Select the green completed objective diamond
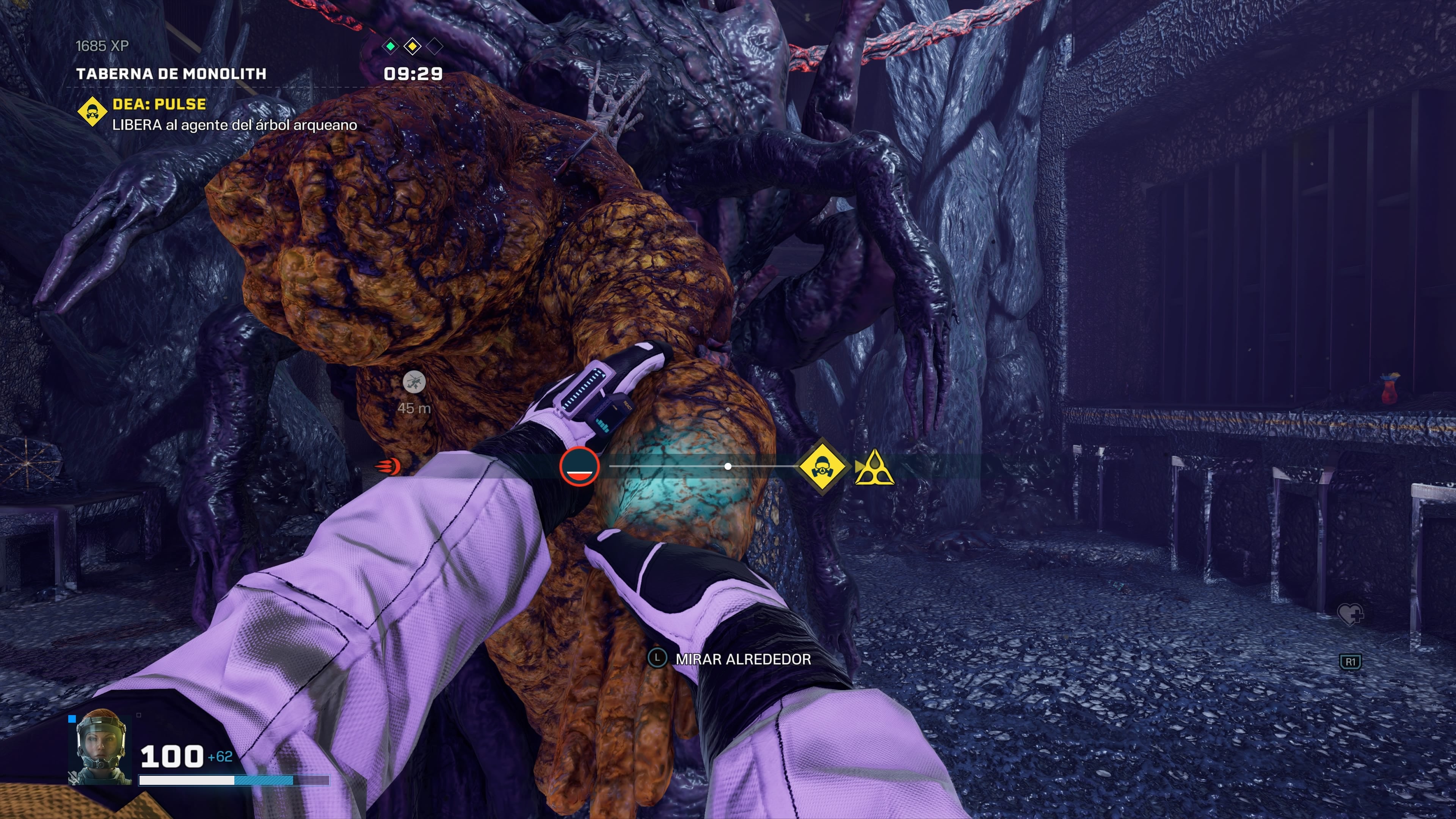This screenshot has height=819, width=1456. click(391, 46)
